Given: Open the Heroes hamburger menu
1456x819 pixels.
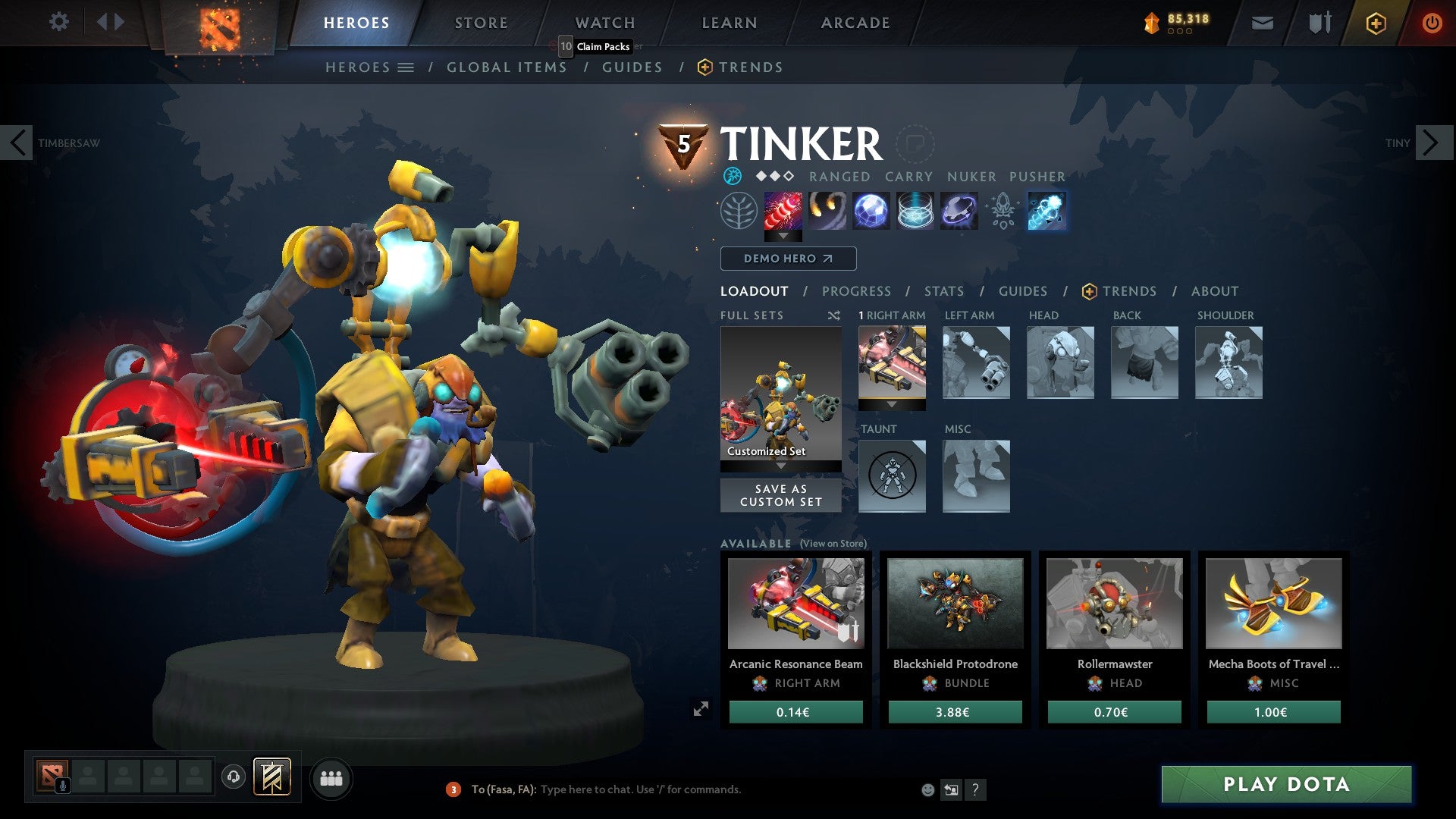Looking at the screenshot, I should pyautogui.click(x=406, y=67).
